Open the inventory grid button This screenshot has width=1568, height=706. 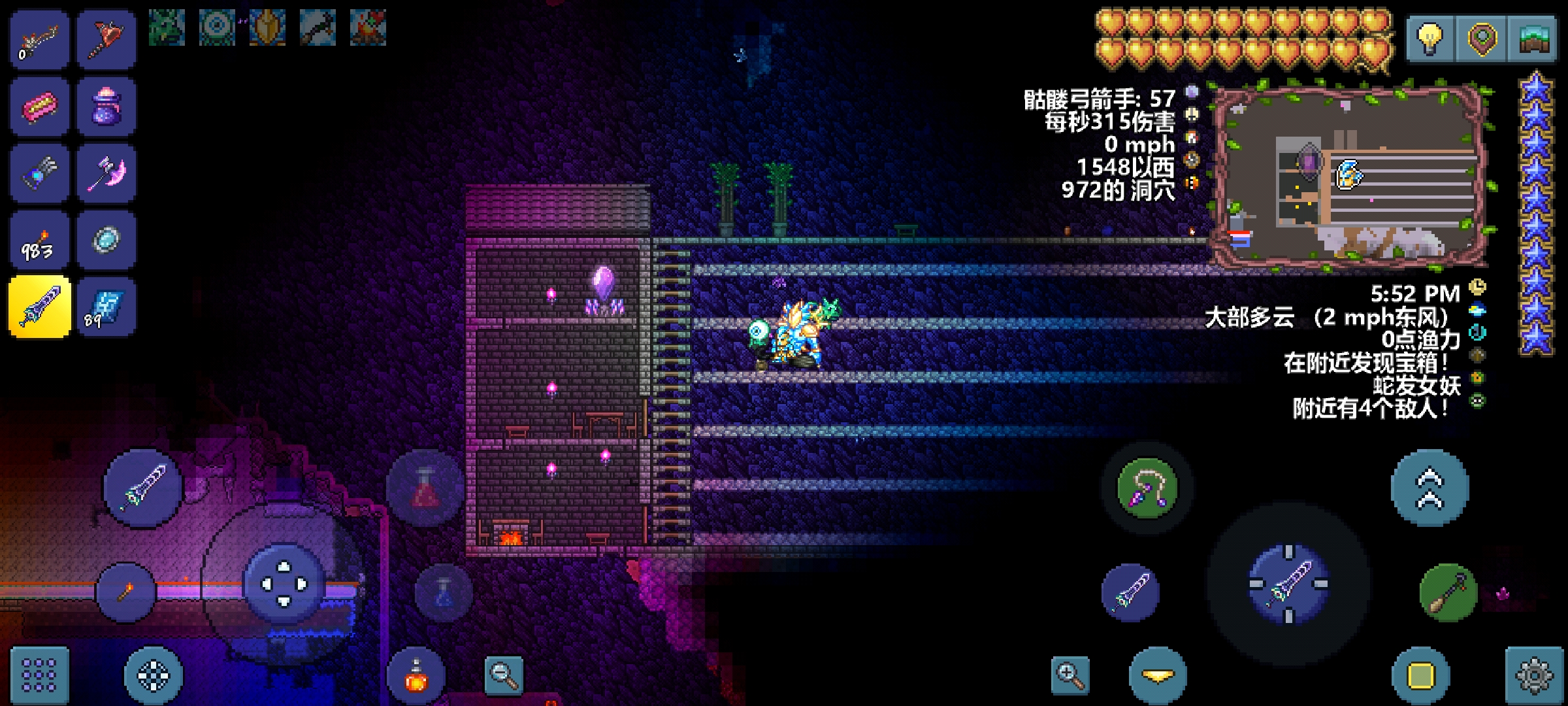[39, 675]
